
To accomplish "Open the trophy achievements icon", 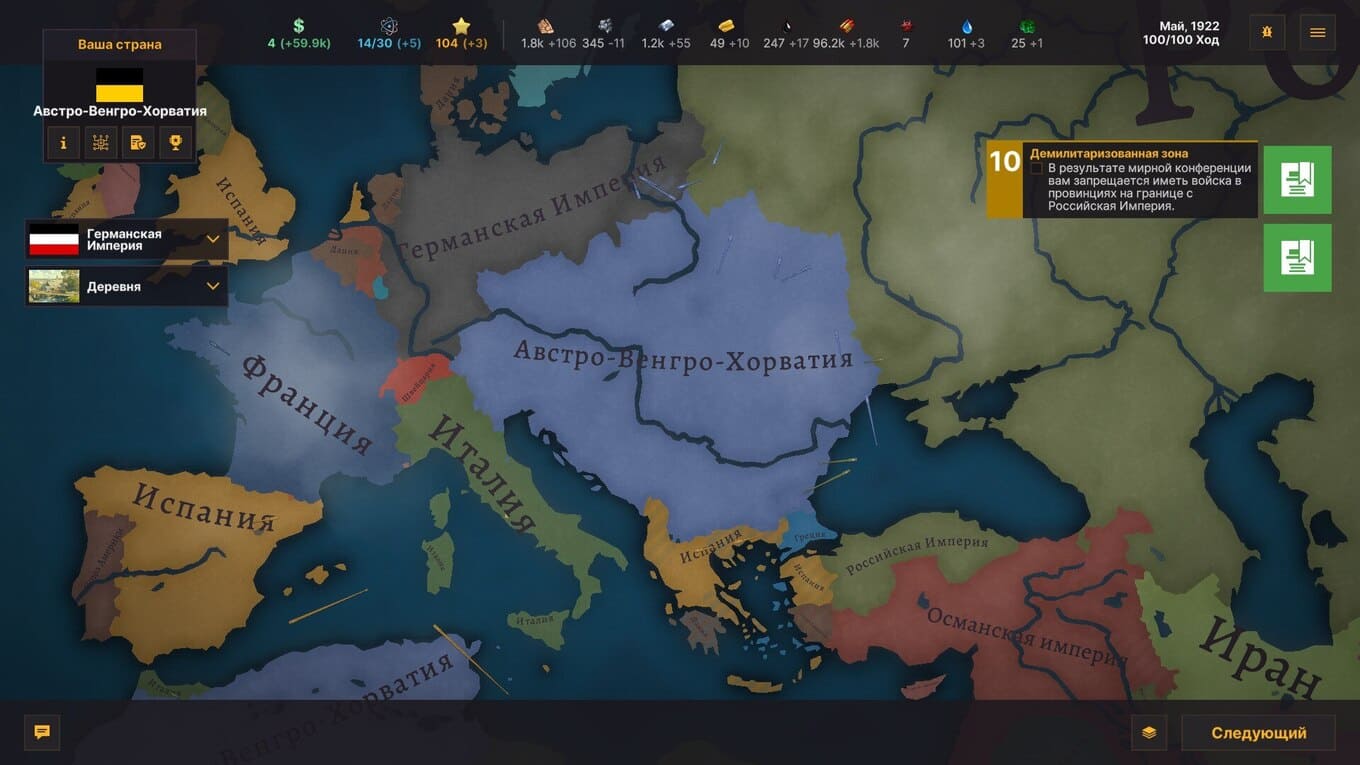I will coord(175,143).
